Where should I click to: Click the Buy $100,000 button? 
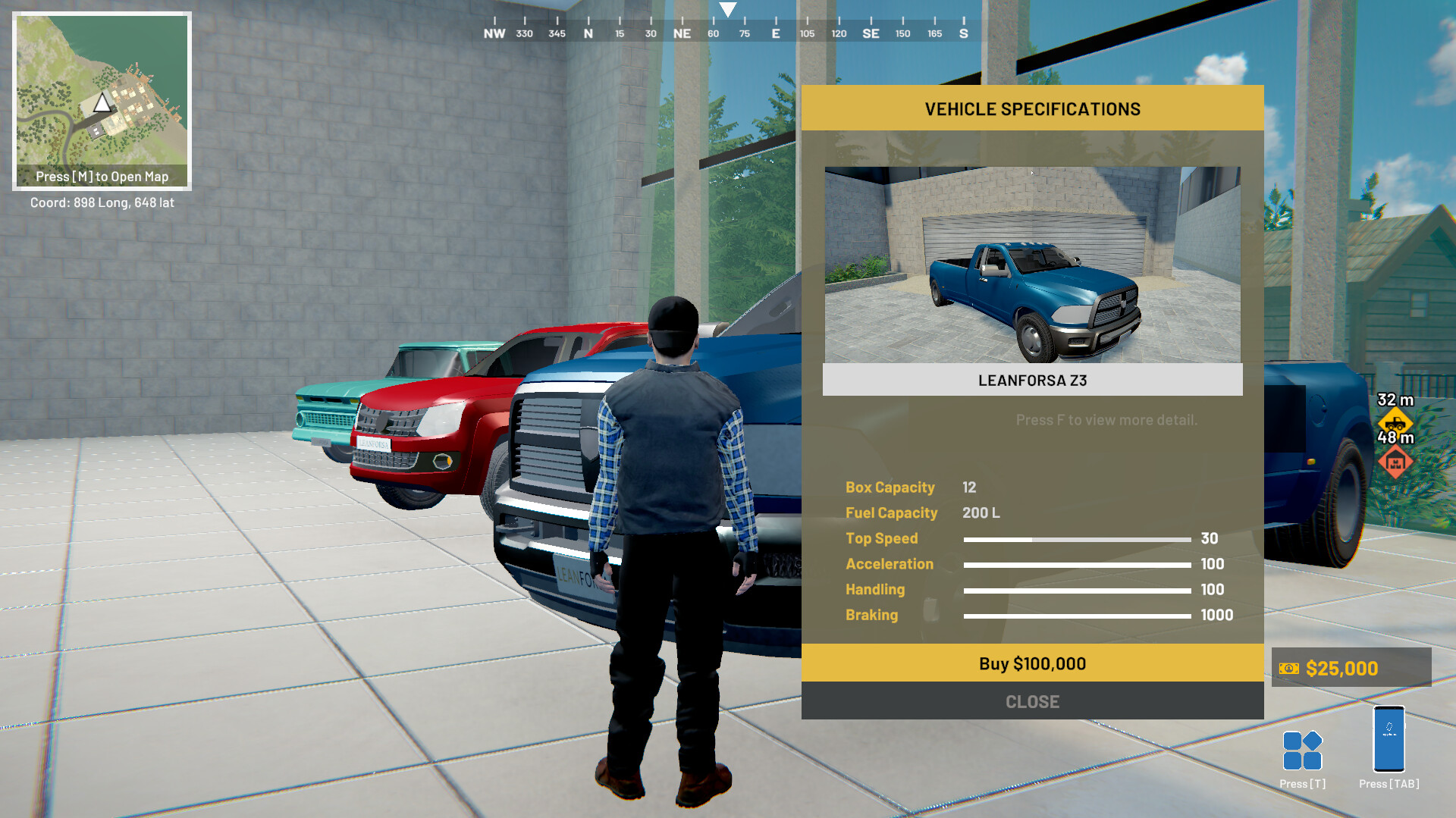(1031, 663)
